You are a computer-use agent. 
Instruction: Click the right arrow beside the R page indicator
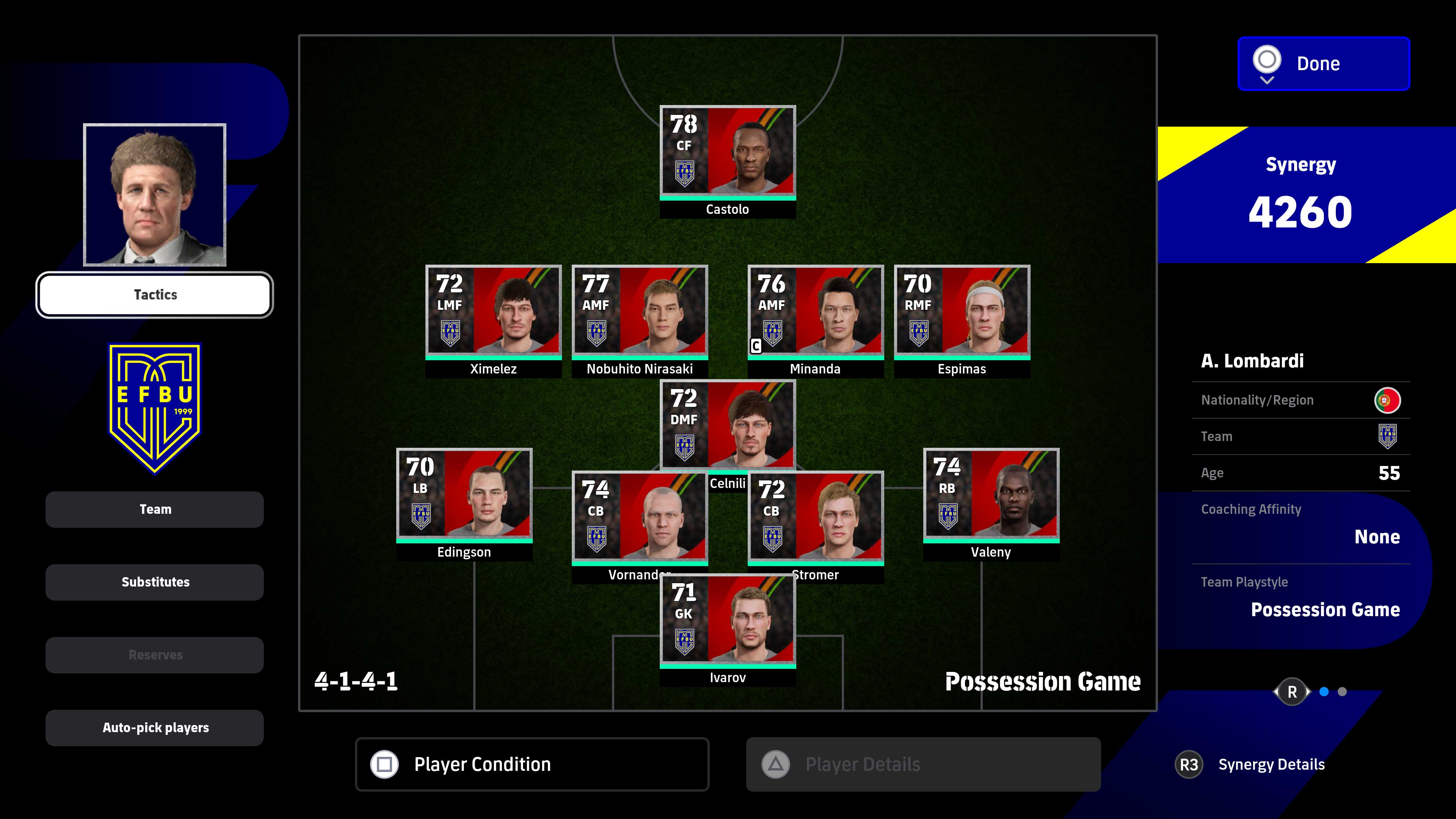tap(1309, 692)
